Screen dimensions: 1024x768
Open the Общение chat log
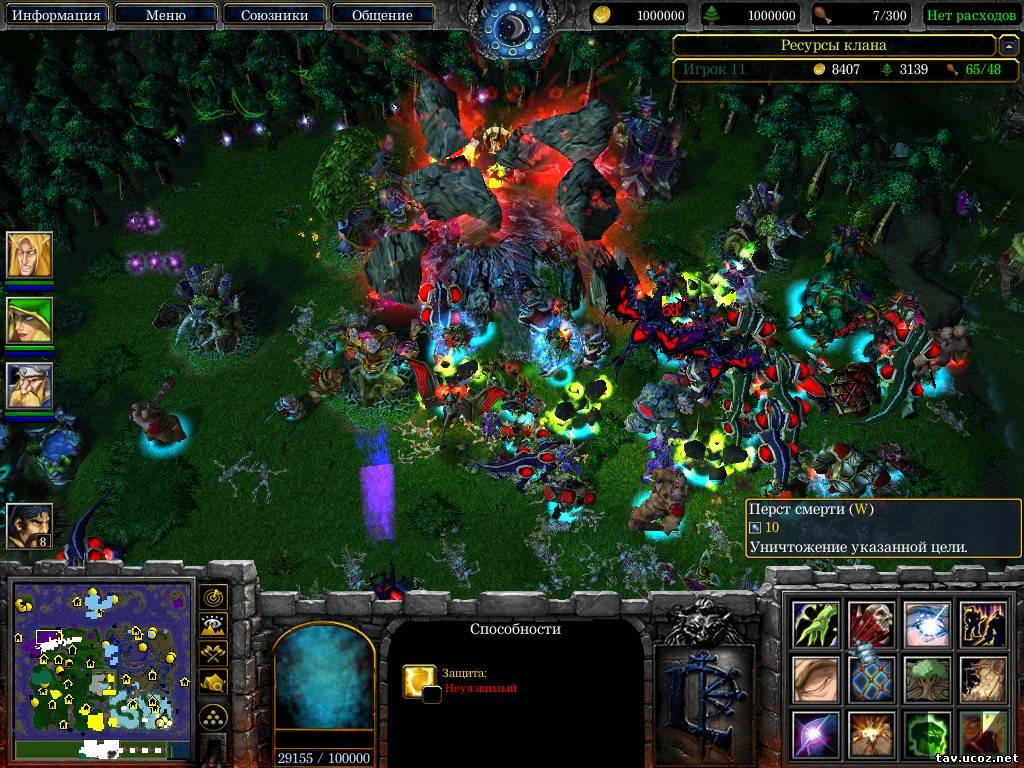coord(382,15)
